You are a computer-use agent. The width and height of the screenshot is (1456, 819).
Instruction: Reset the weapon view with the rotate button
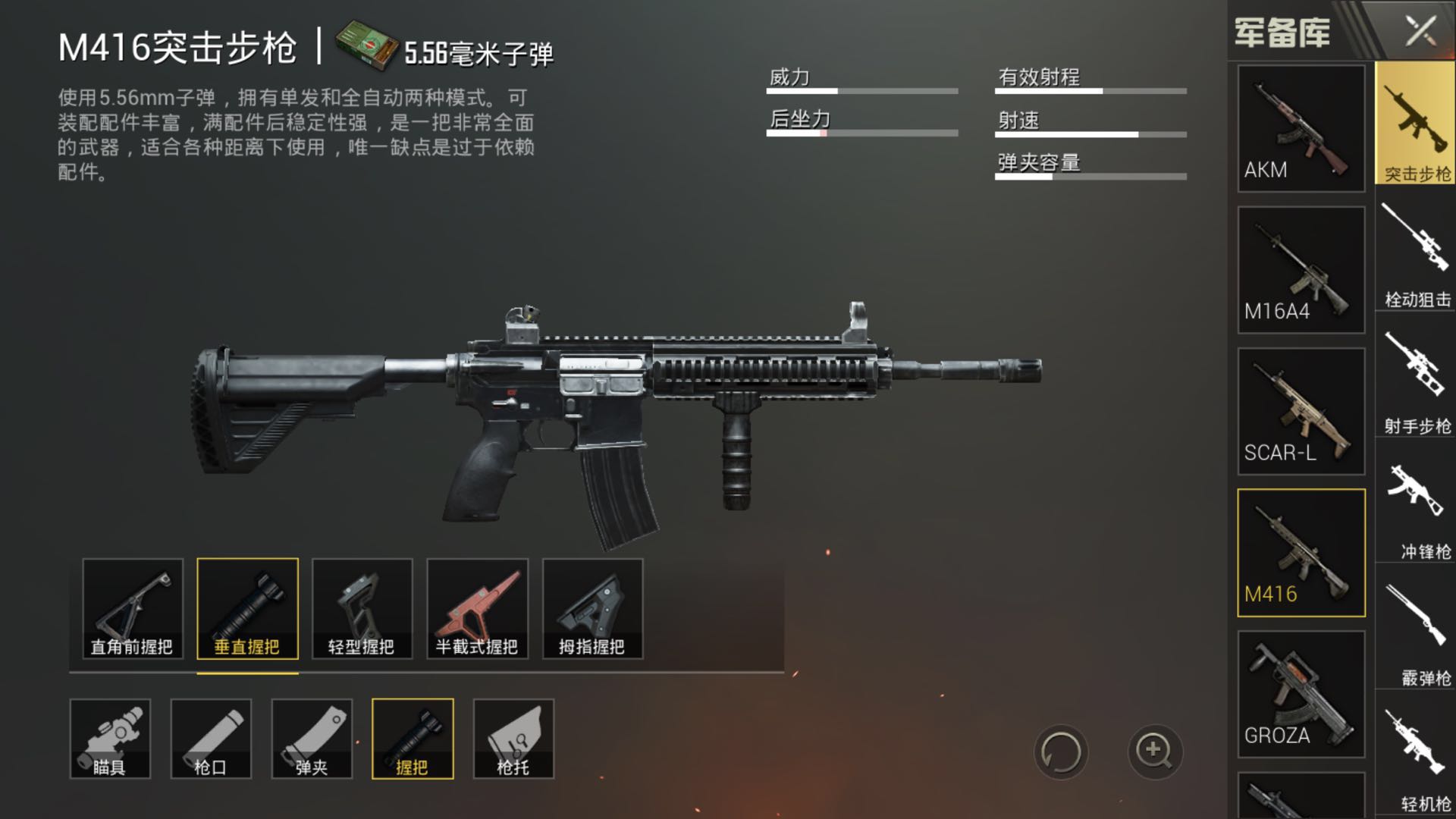click(1060, 752)
